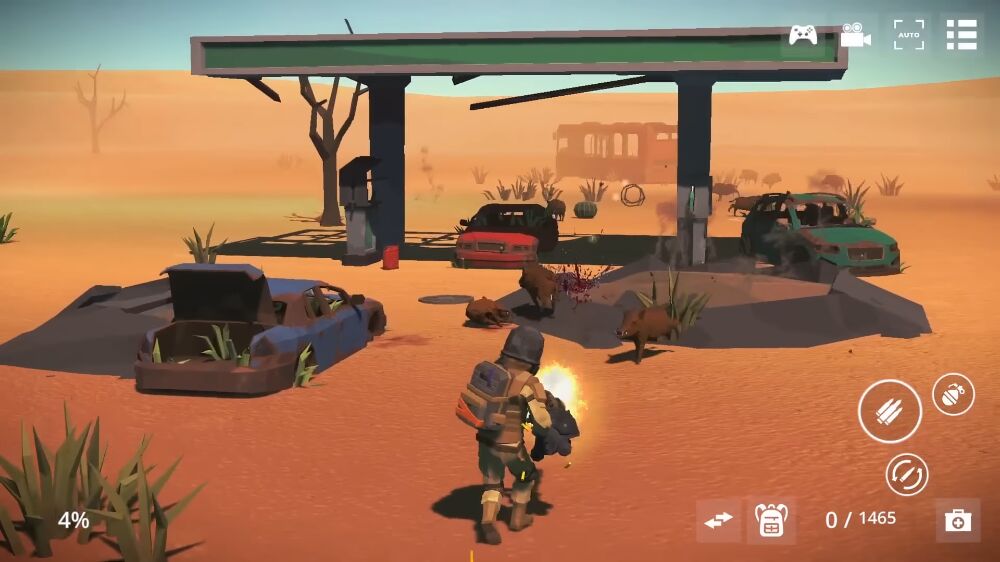
Task: Open the gamepad controls settings
Action: (803, 35)
